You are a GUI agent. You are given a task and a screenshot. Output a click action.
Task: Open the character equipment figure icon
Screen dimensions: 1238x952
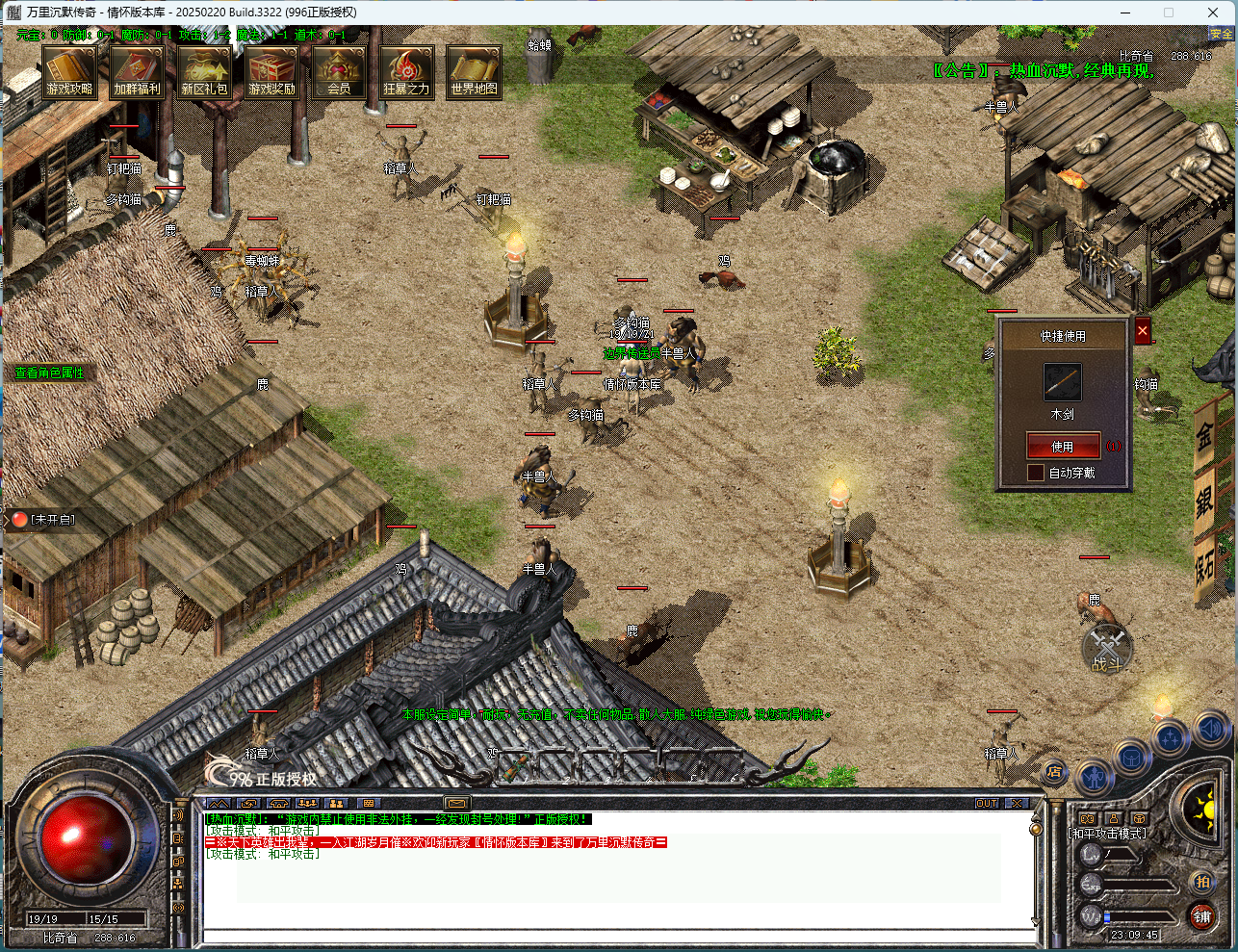[1094, 775]
